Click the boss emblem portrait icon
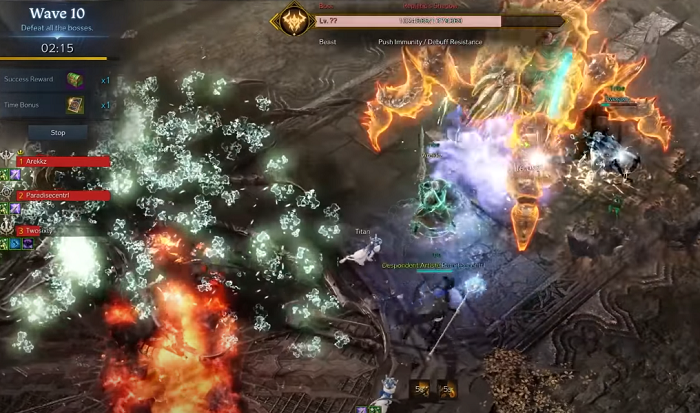Viewport: 700px width, 413px height. point(294,21)
